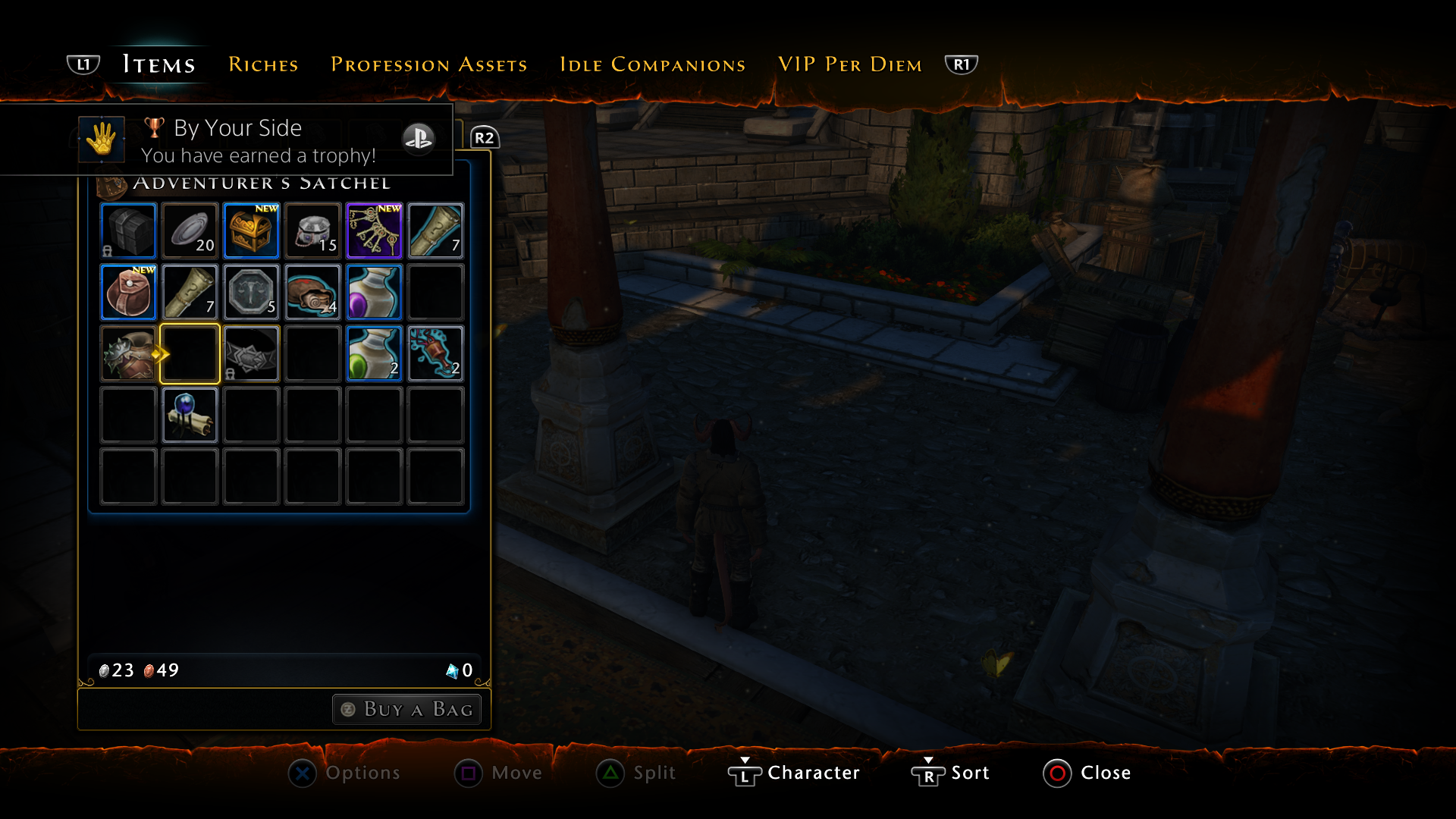The width and height of the screenshot is (1456, 819).
Task: Open the scales token stack of 5
Action: pyautogui.click(x=251, y=292)
